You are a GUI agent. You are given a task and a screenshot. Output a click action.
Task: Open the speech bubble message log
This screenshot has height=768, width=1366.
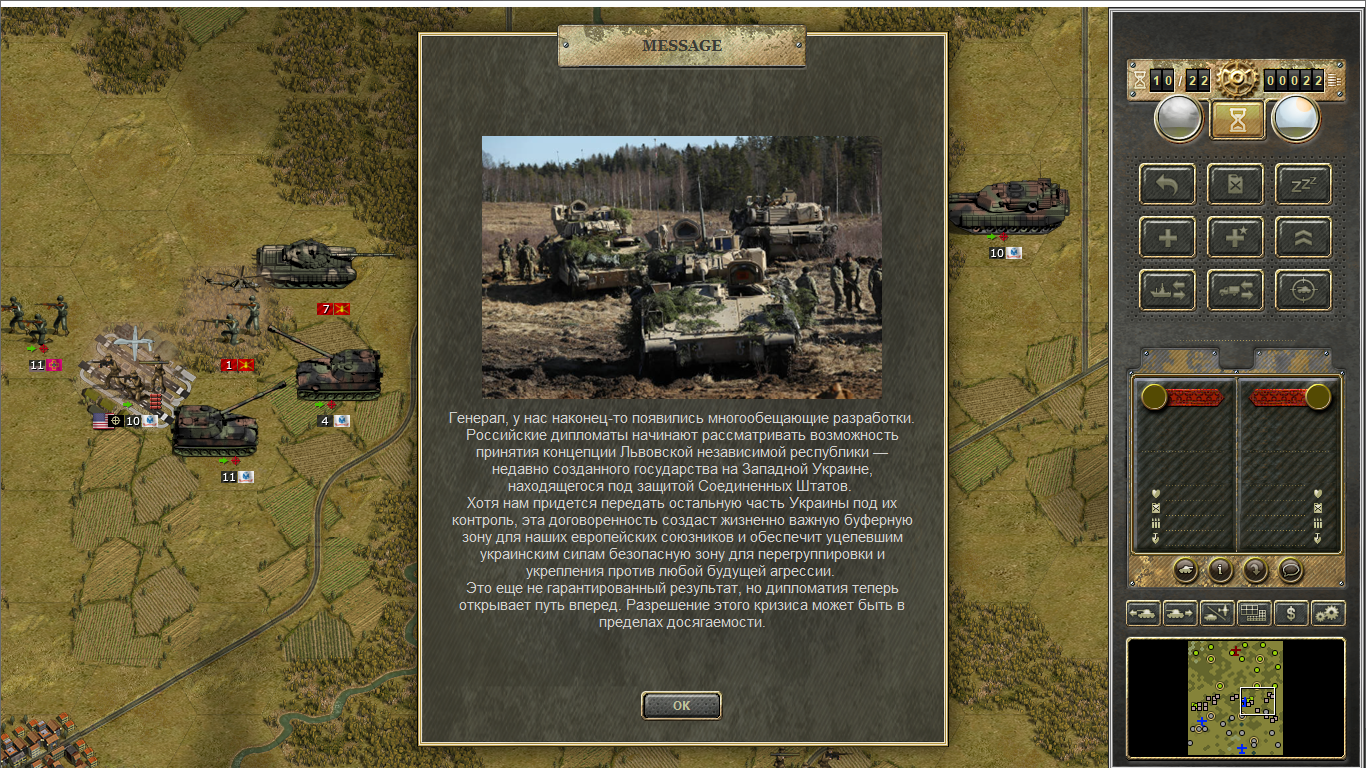click(1291, 570)
